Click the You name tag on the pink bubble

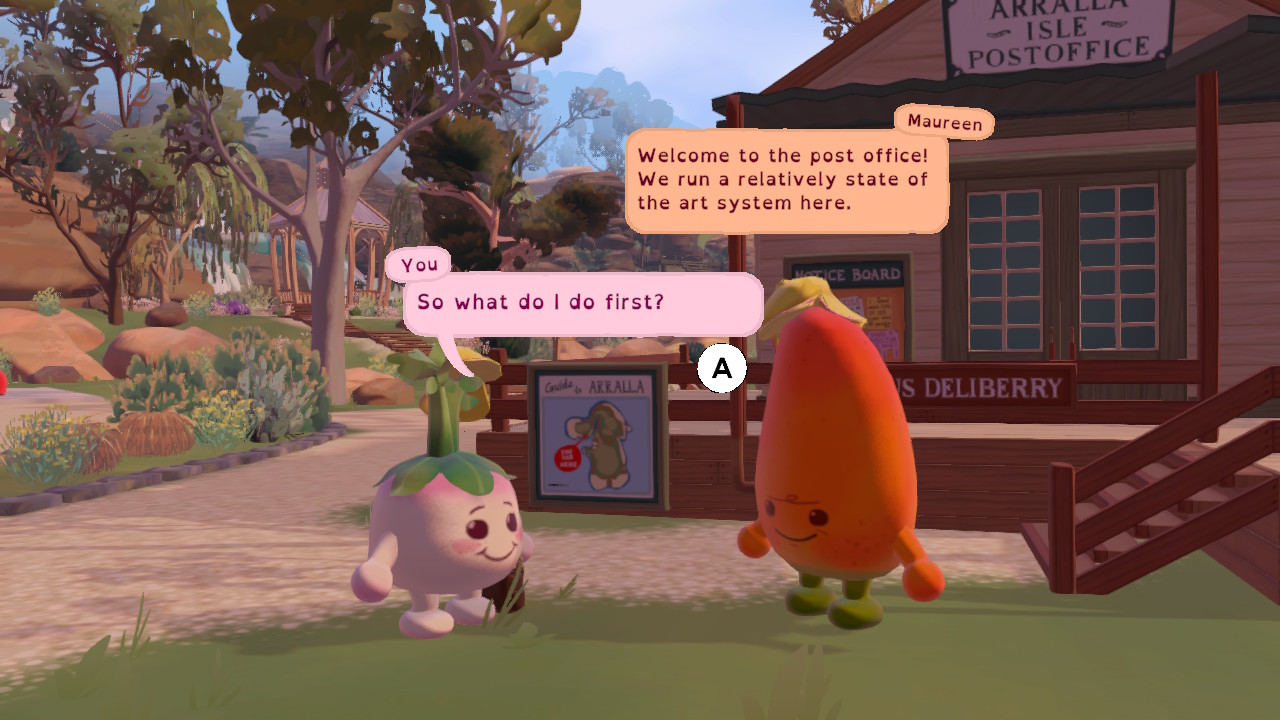click(420, 263)
